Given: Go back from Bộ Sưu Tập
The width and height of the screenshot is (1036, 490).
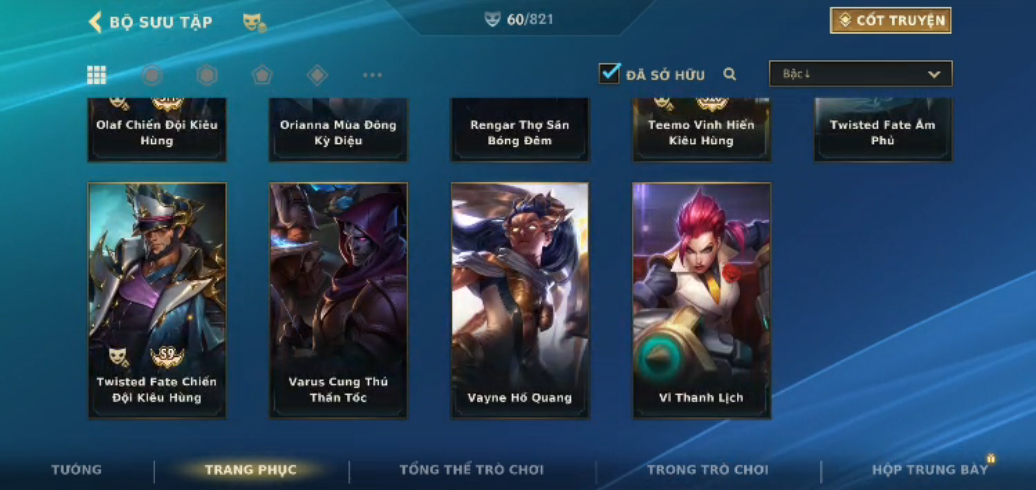Looking at the screenshot, I should 96,22.
